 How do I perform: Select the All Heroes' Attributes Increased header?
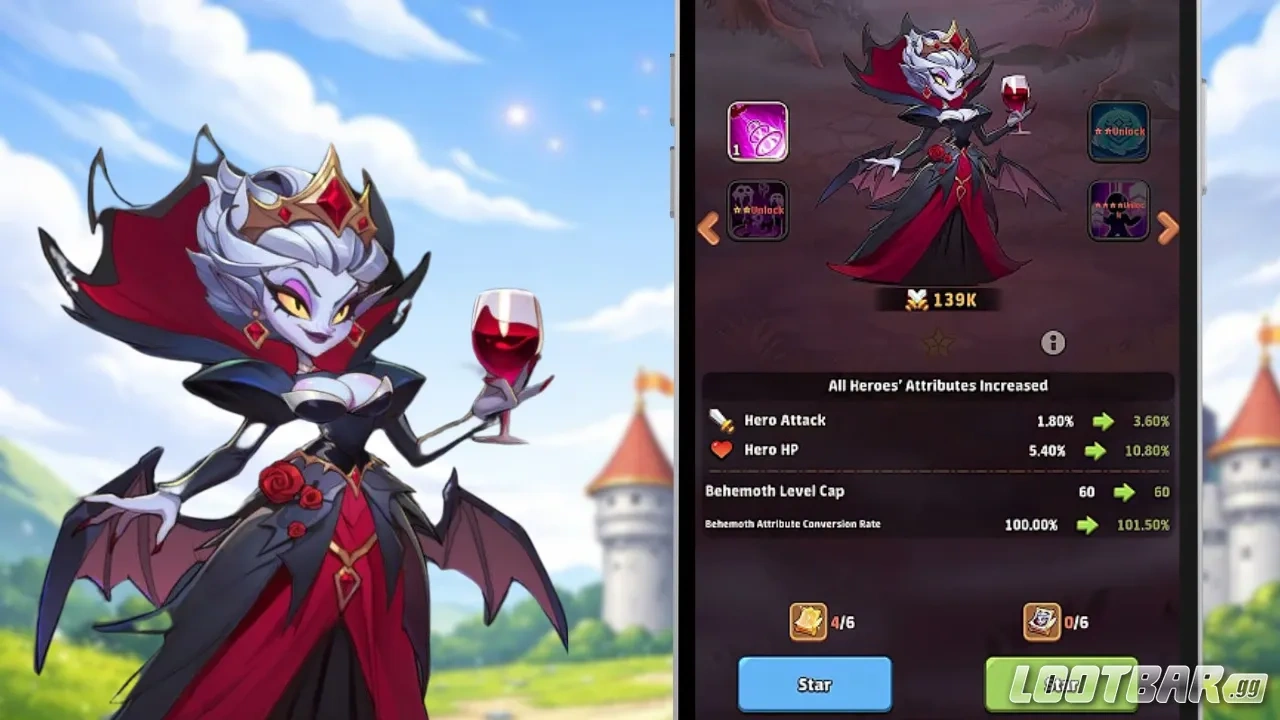click(940, 385)
